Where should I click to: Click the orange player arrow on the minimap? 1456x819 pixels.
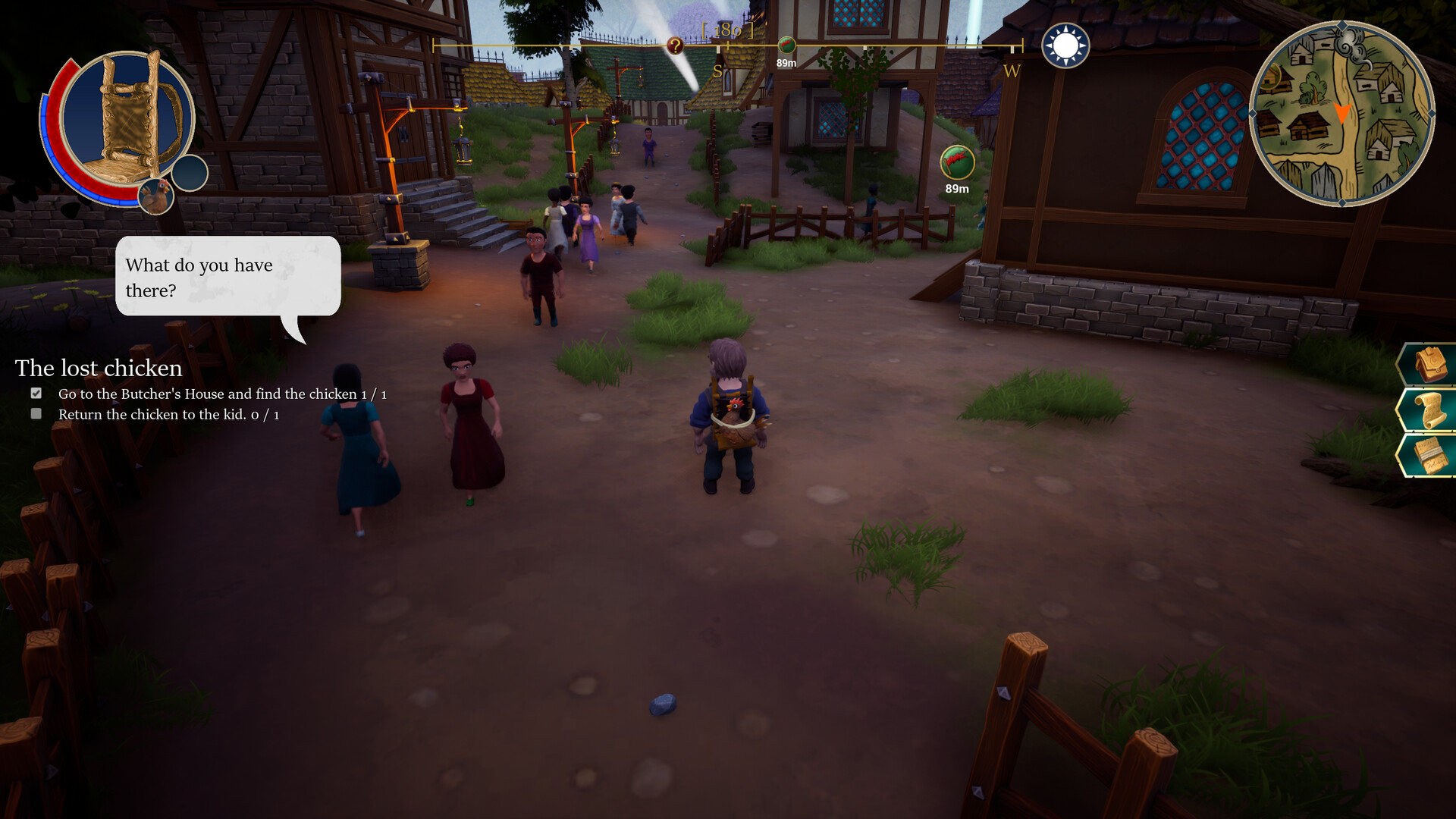(1341, 114)
